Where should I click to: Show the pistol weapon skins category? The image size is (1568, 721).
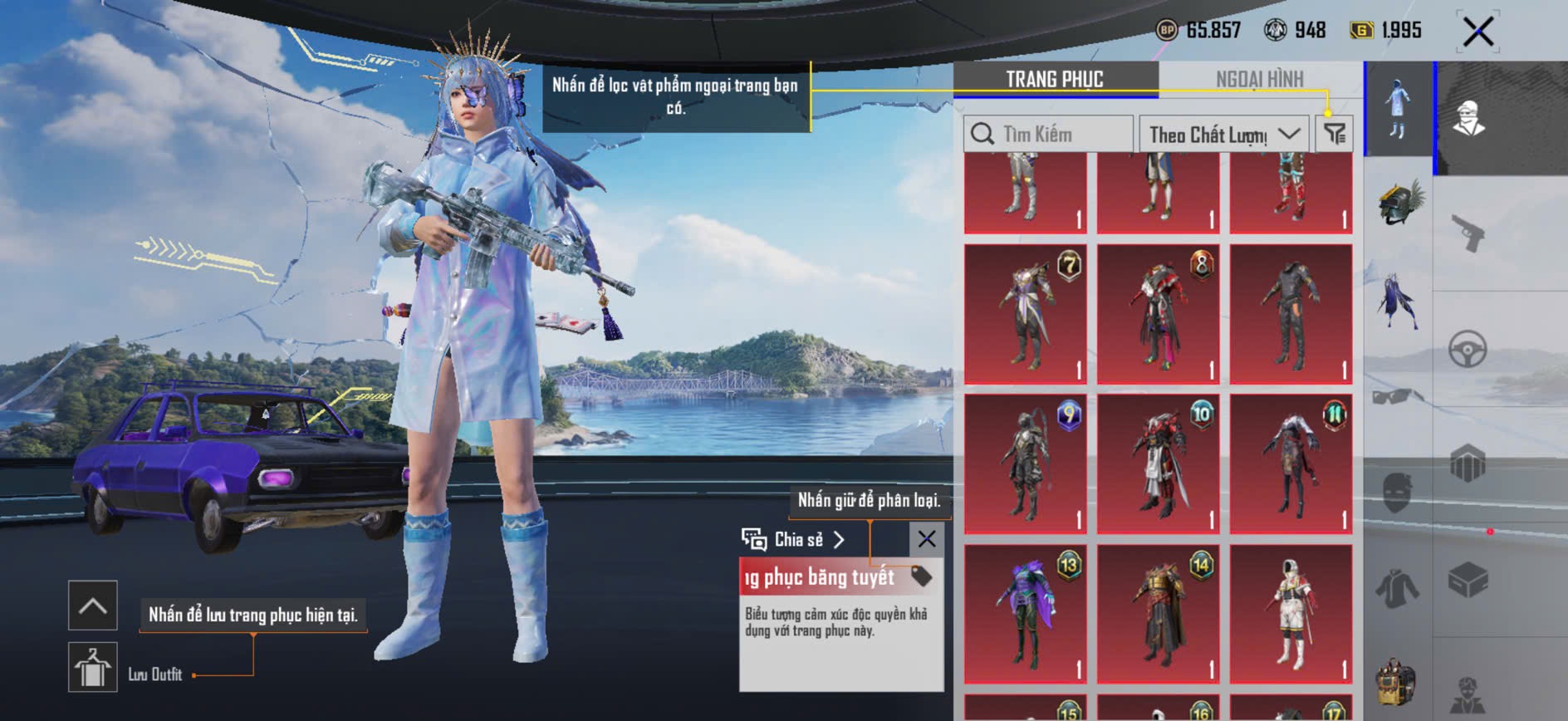coord(1468,233)
